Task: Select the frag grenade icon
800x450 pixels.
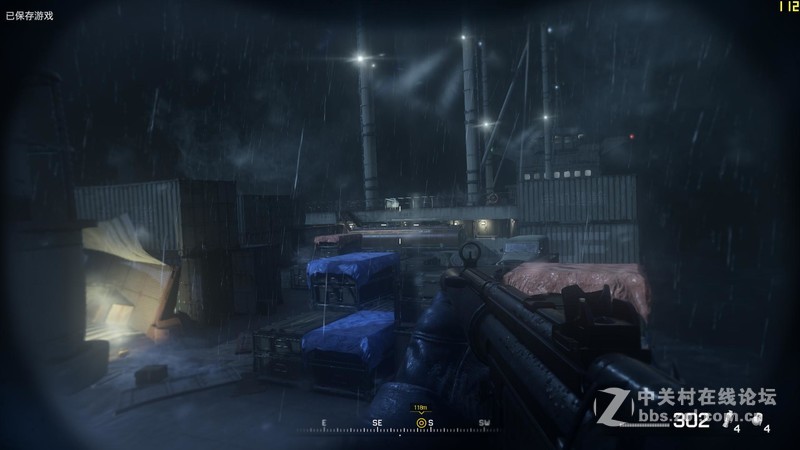Action: point(756,418)
